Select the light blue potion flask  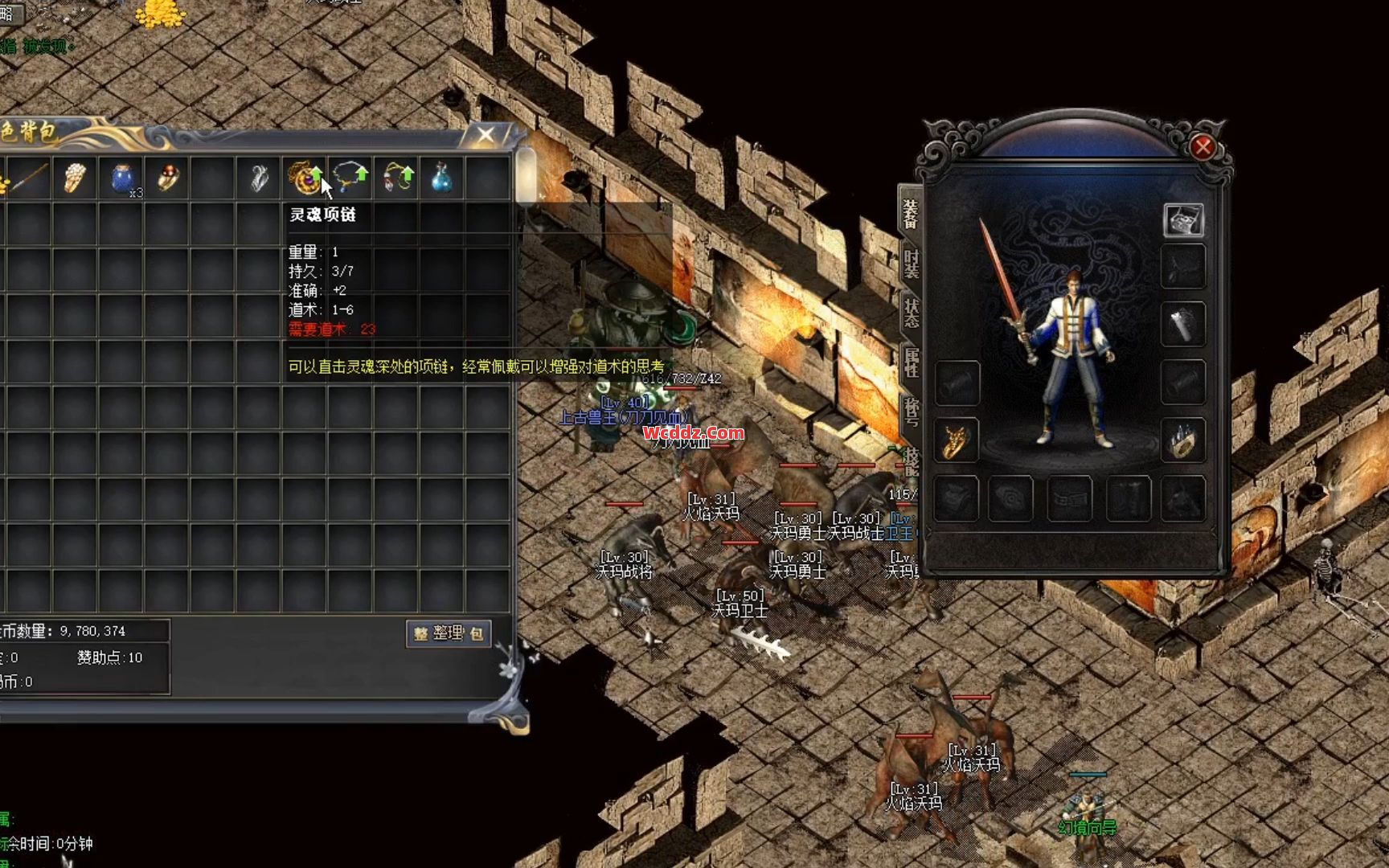[441, 178]
